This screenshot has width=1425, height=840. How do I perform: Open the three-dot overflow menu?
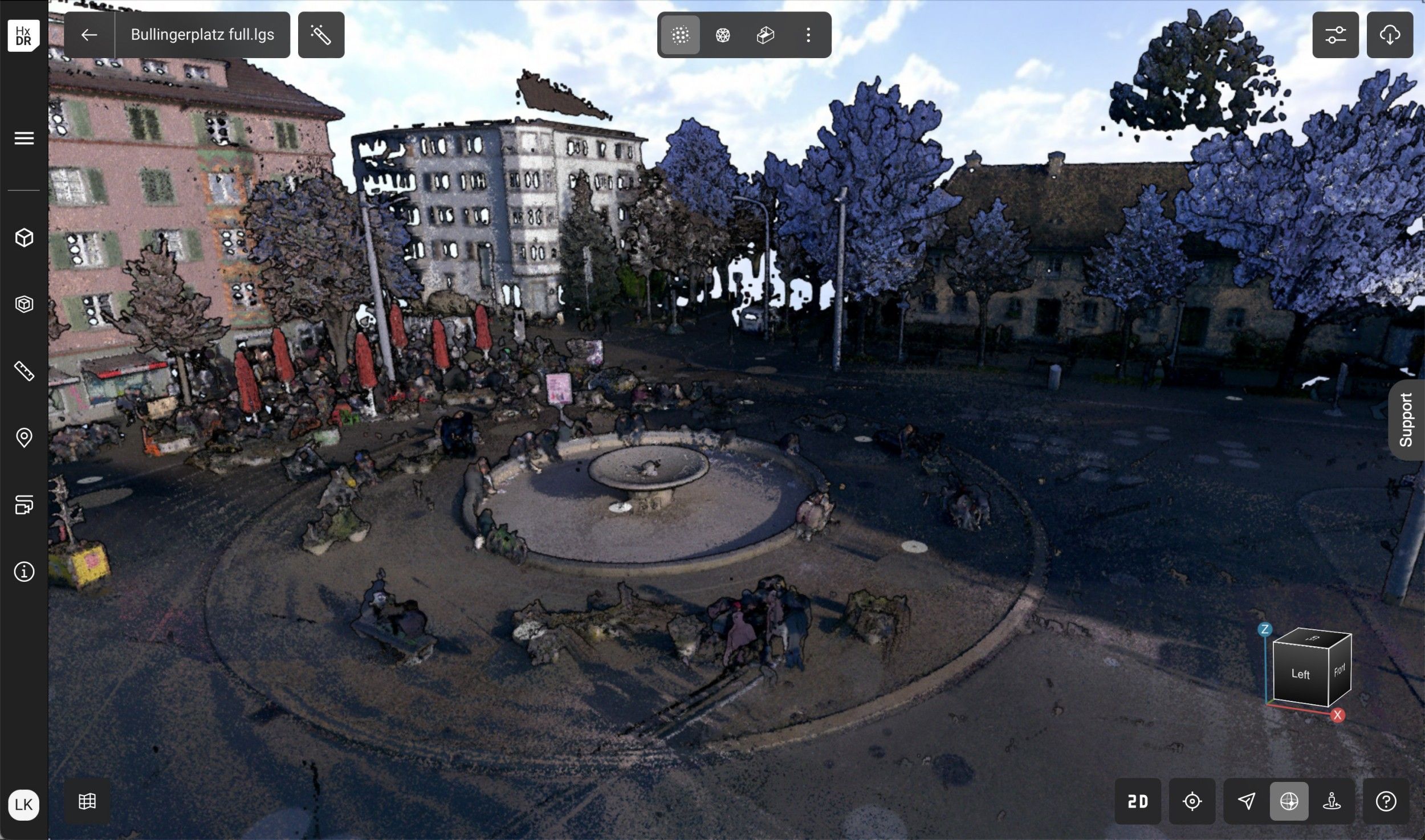click(x=808, y=35)
